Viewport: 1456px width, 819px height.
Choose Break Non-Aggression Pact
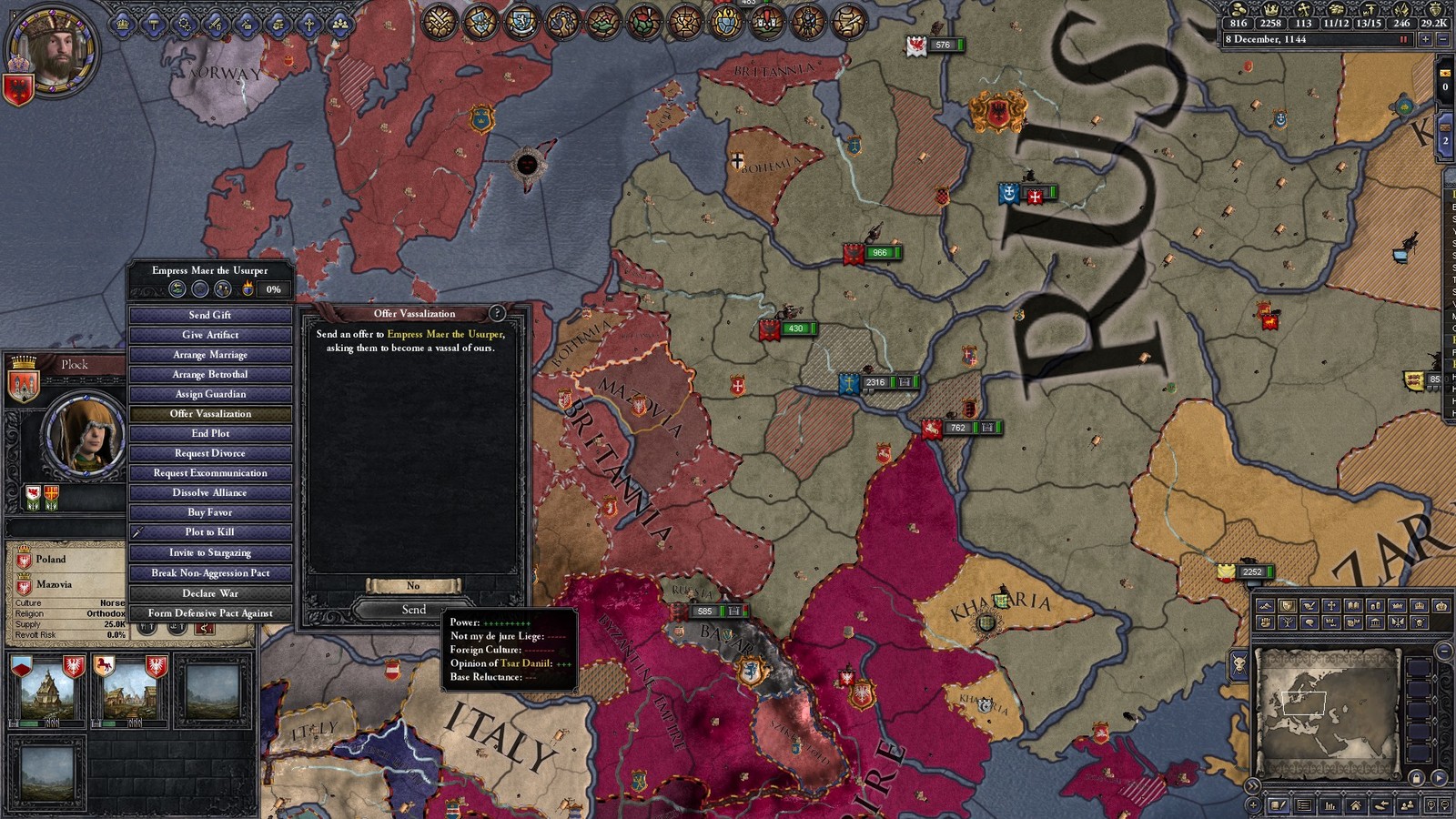click(210, 573)
